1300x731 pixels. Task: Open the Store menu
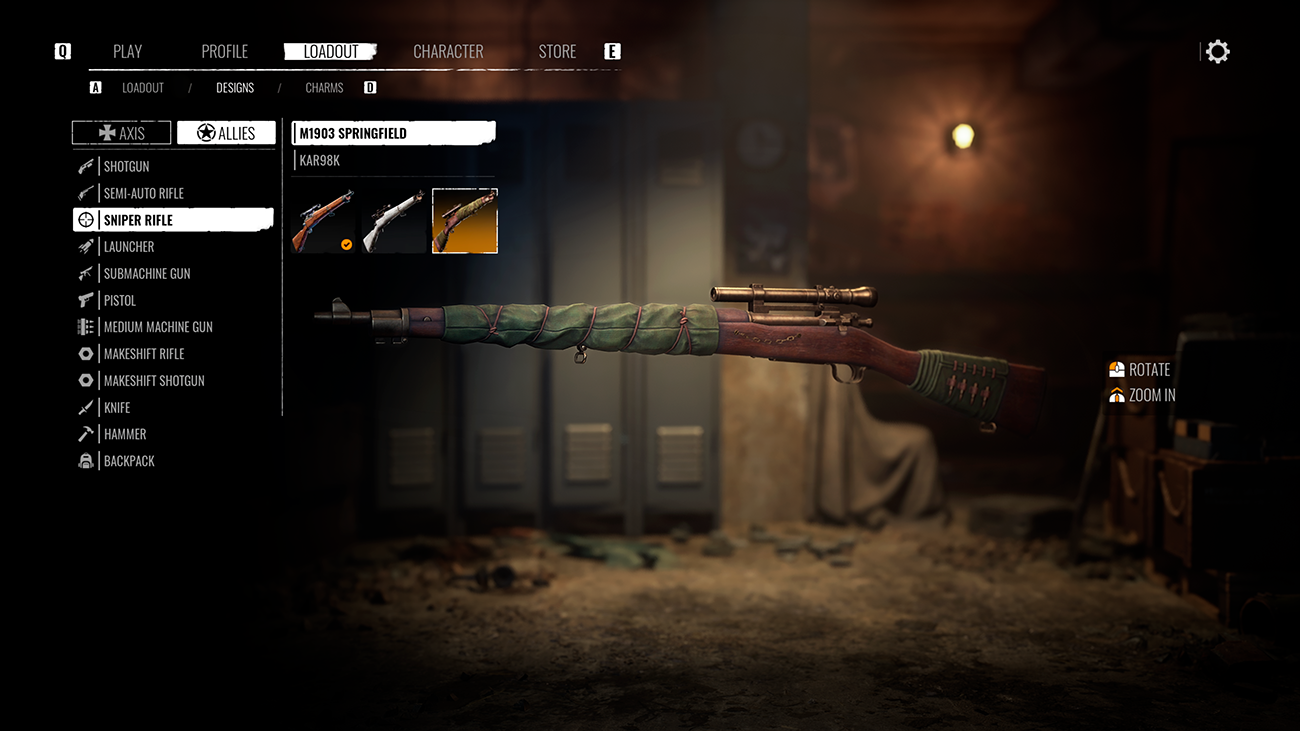coord(557,51)
